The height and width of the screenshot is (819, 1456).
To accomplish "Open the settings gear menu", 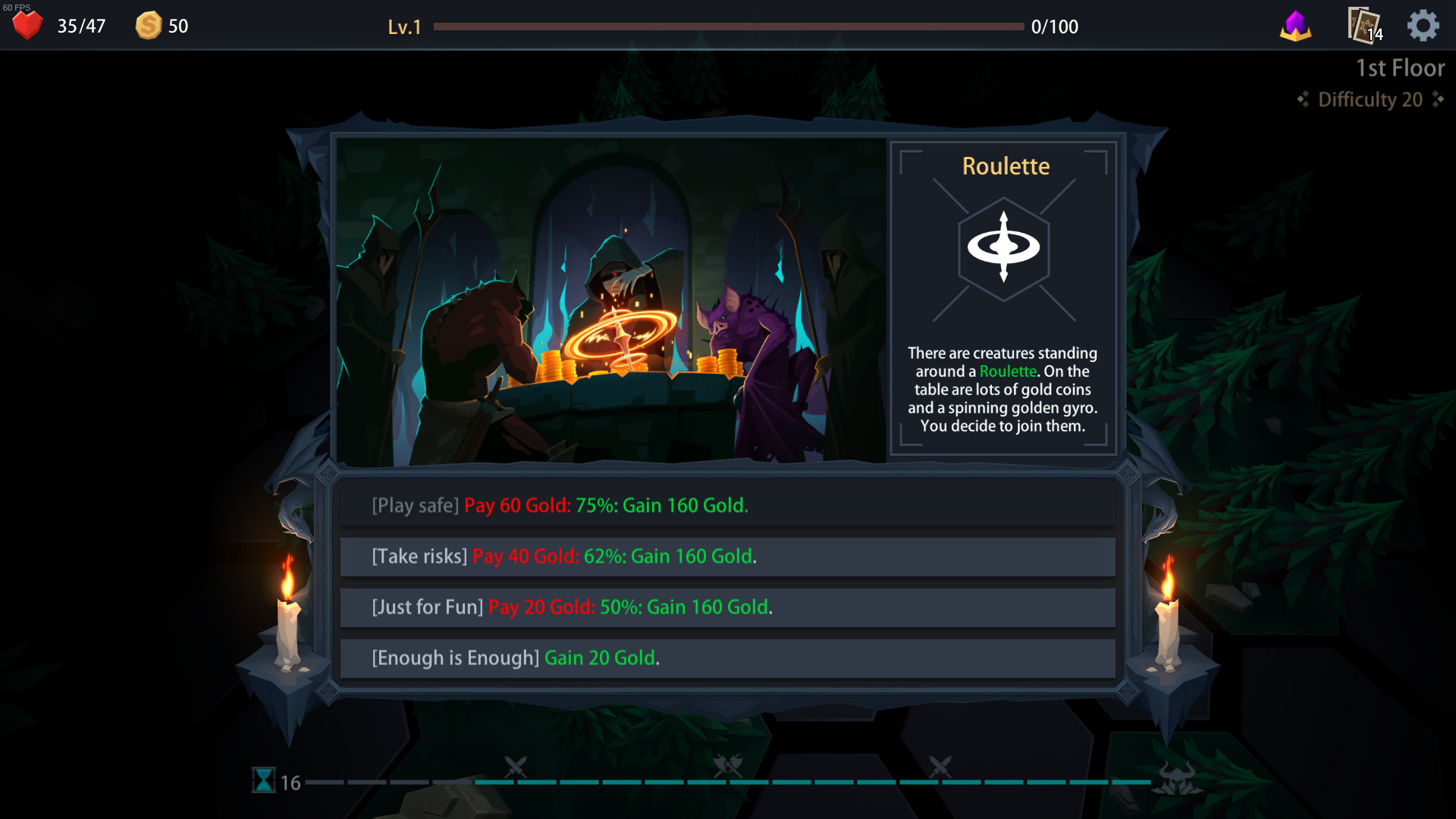I will [x=1423, y=25].
